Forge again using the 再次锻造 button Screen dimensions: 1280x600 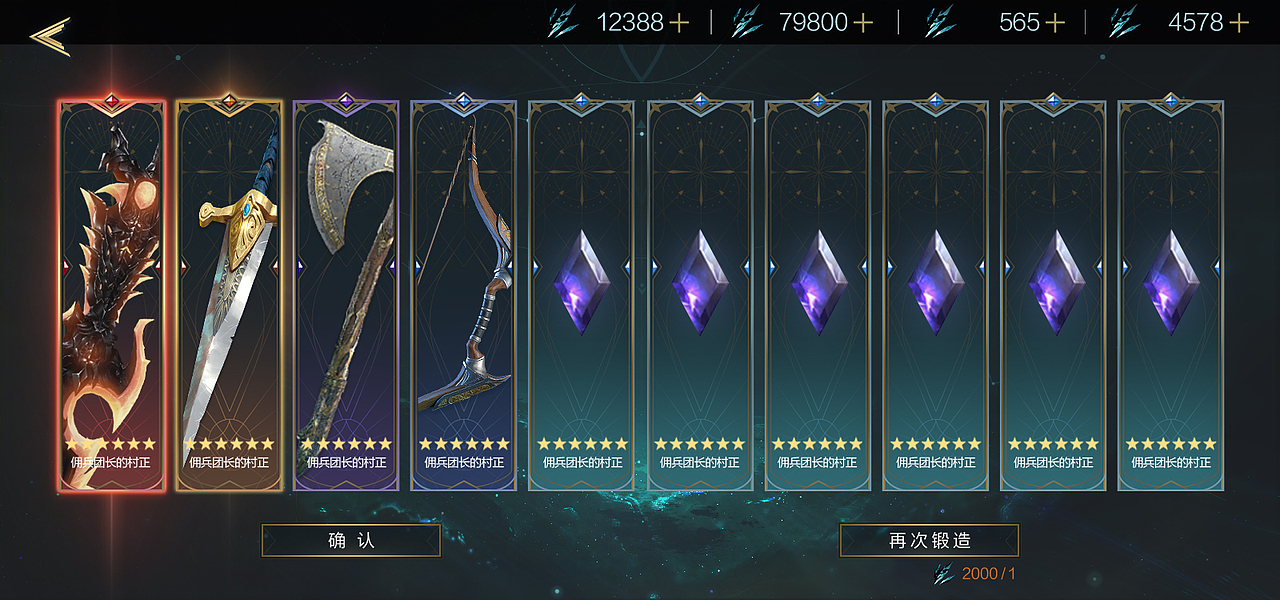(929, 540)
